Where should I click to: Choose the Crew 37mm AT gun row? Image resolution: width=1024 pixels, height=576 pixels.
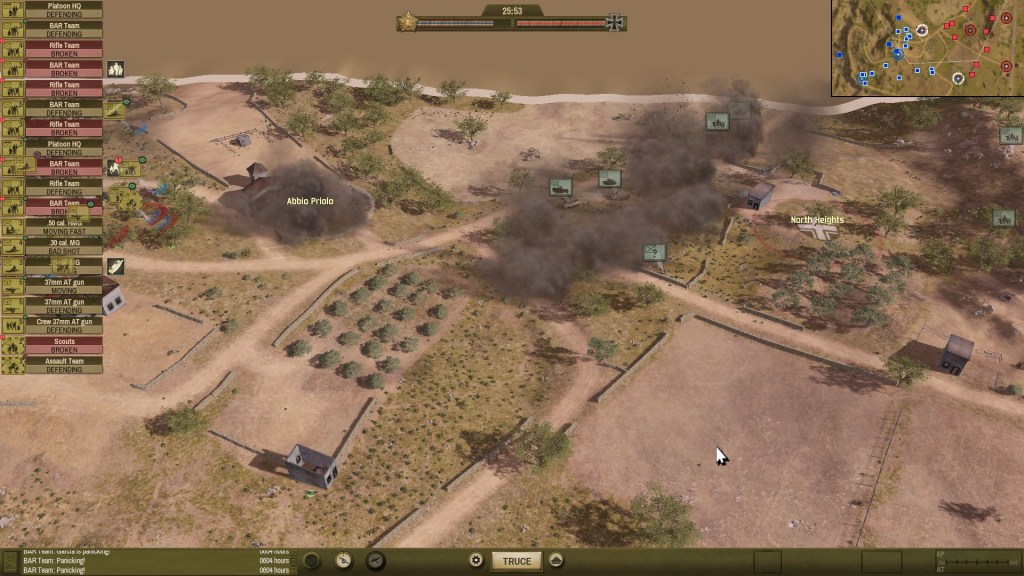point(64,325)
